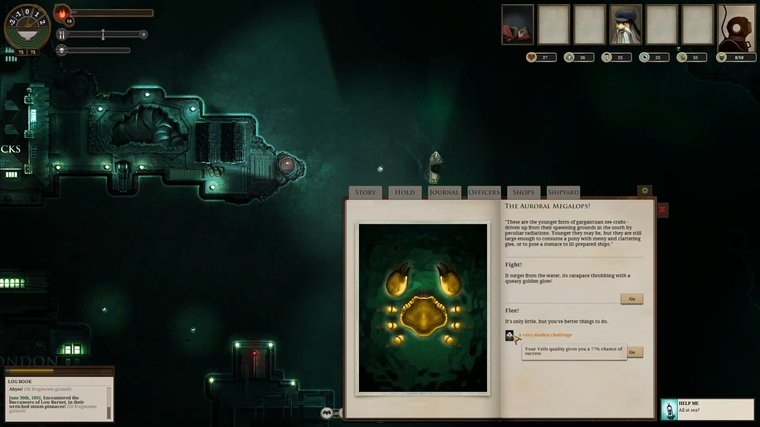The width and height of the screenshot is (760, 427).
Task: Select the diving helmet portrait
Action: (x=737, y=24)
